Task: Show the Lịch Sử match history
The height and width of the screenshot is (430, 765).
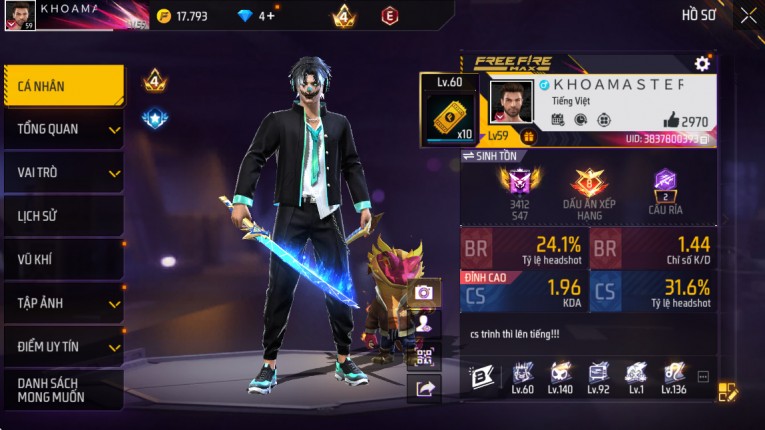Action: [63, 216]
